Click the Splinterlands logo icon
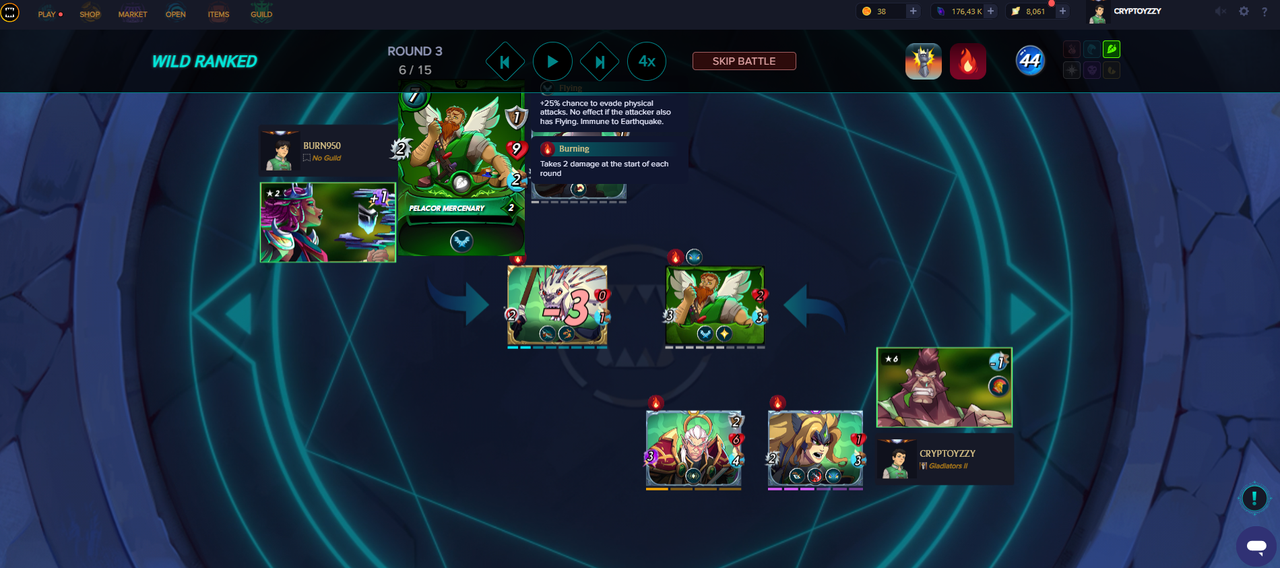Screen dimensions: 1280x568 click(x=10, y=13)
